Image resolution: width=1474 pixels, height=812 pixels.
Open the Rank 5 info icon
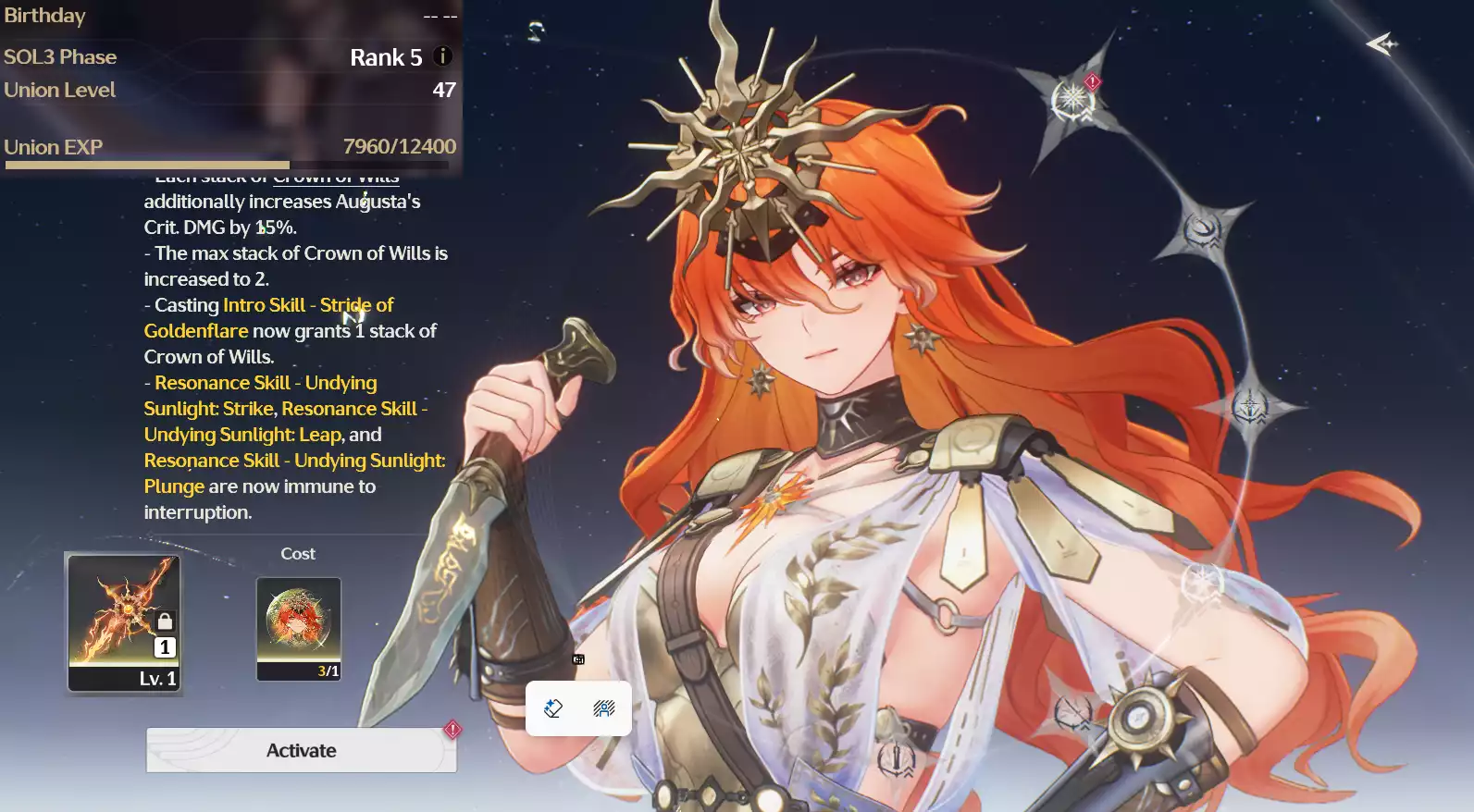[x=443, y=56]
